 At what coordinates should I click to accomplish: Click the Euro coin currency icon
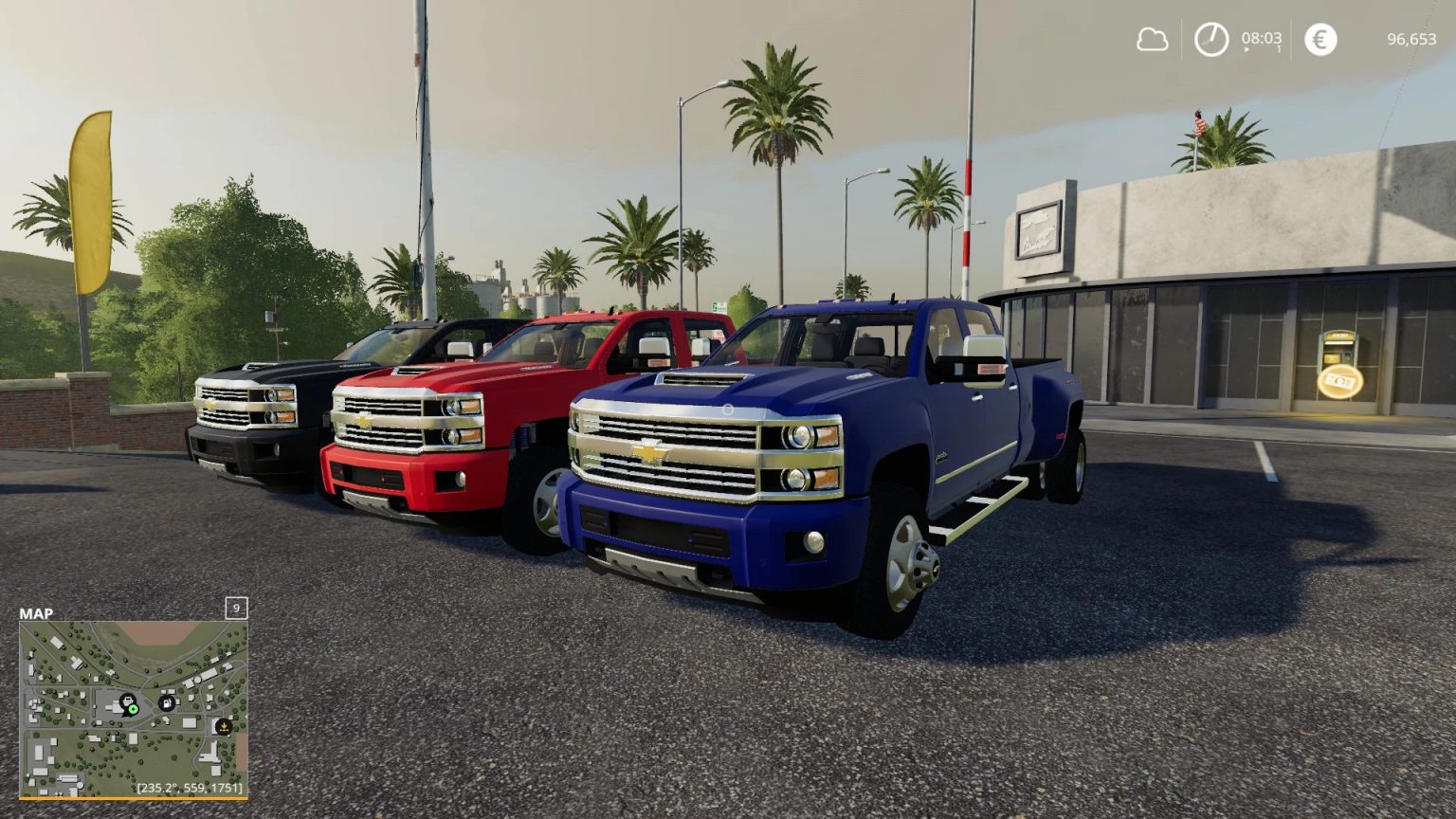[x=1320, y=39]
